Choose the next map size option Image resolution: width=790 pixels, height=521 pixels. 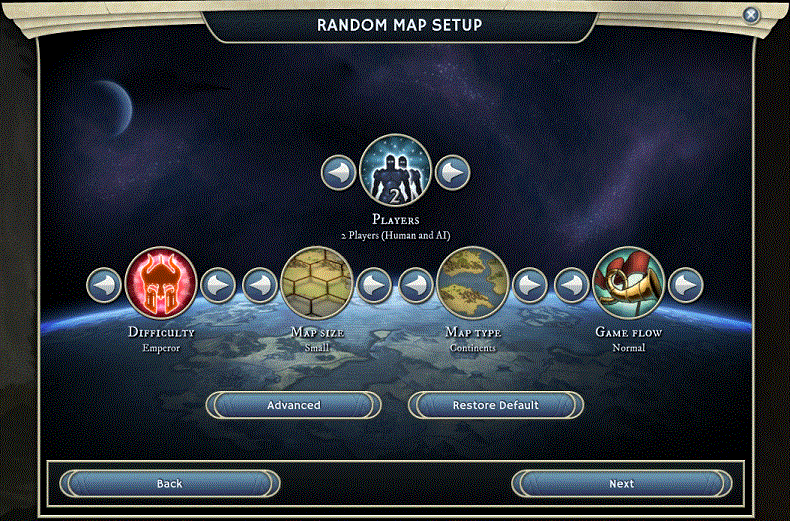point(374,285)
